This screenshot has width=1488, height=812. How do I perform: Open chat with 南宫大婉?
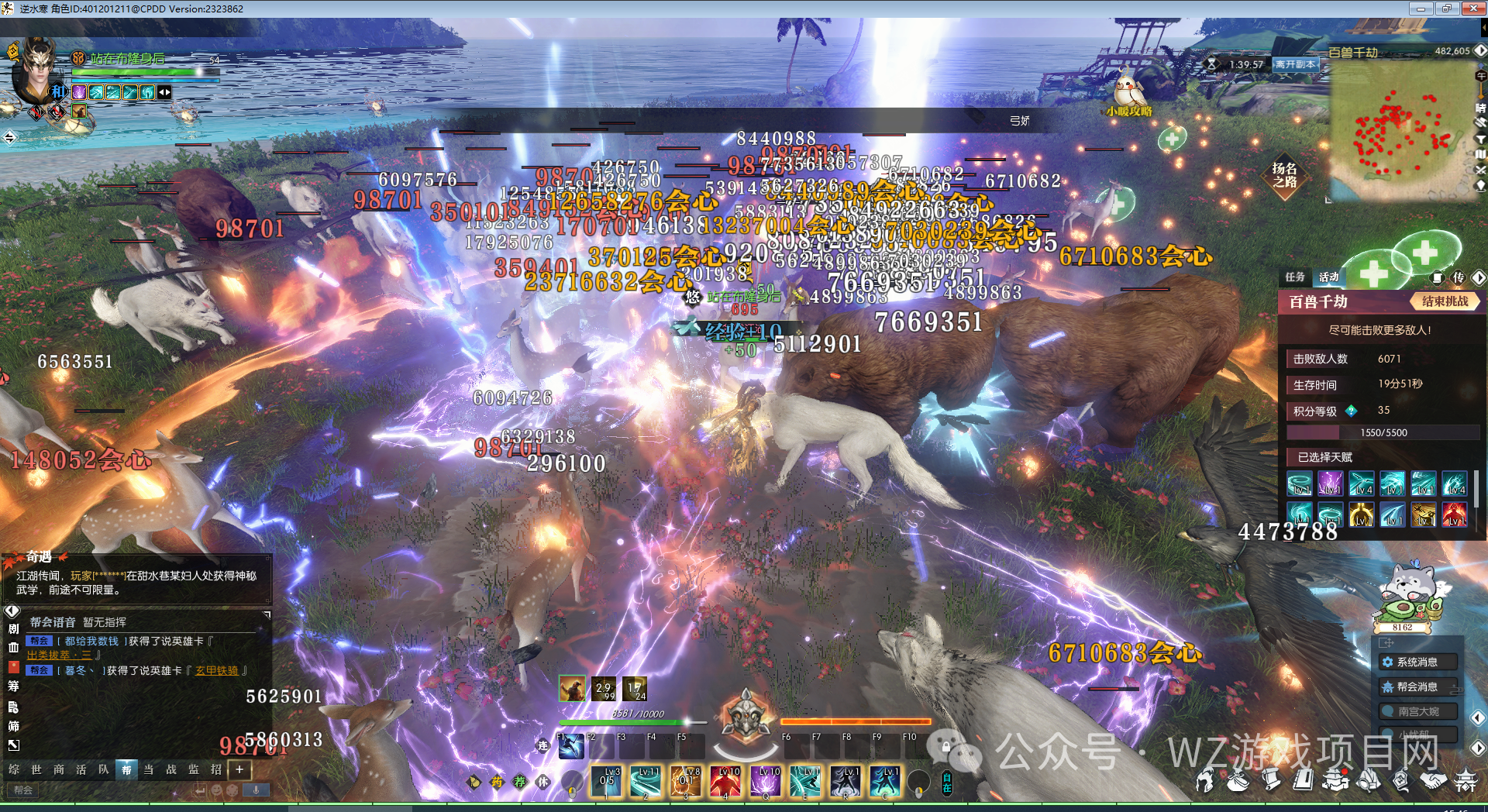pyautogui.click(x=1417, y=711)
